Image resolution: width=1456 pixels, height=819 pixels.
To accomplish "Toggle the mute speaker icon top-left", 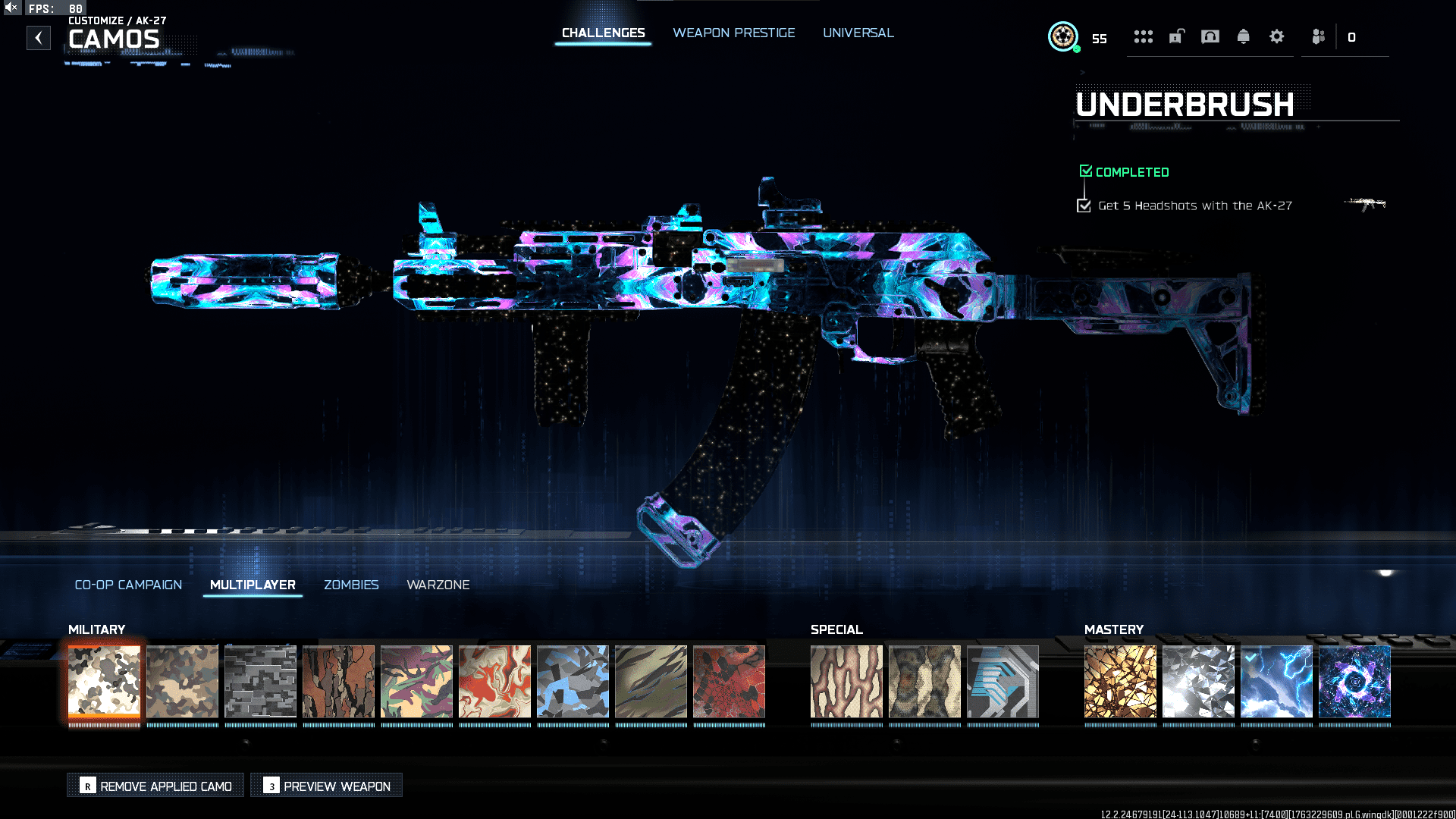I will click(11, 7).
